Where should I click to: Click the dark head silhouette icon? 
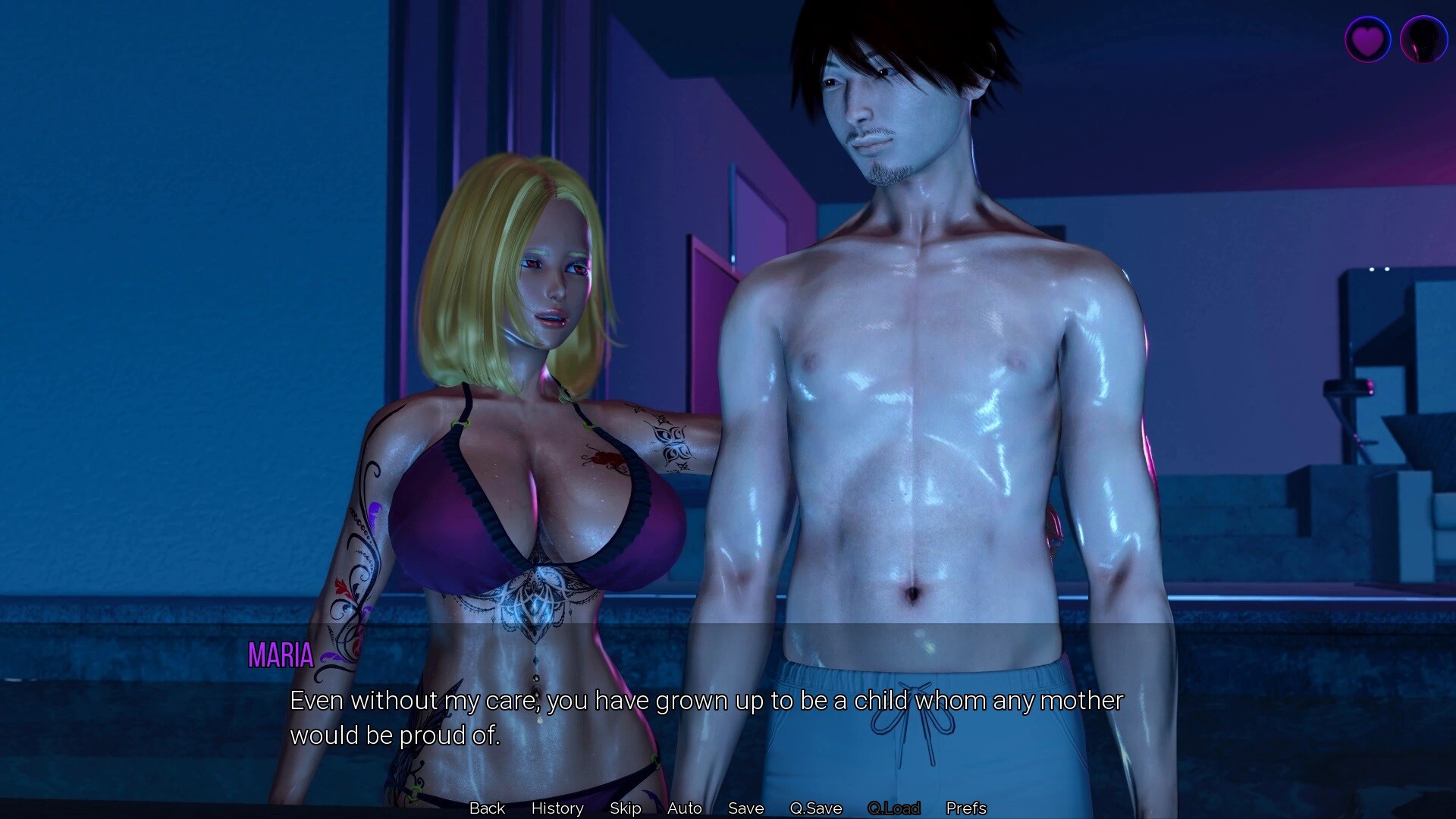click(1423, 39)
